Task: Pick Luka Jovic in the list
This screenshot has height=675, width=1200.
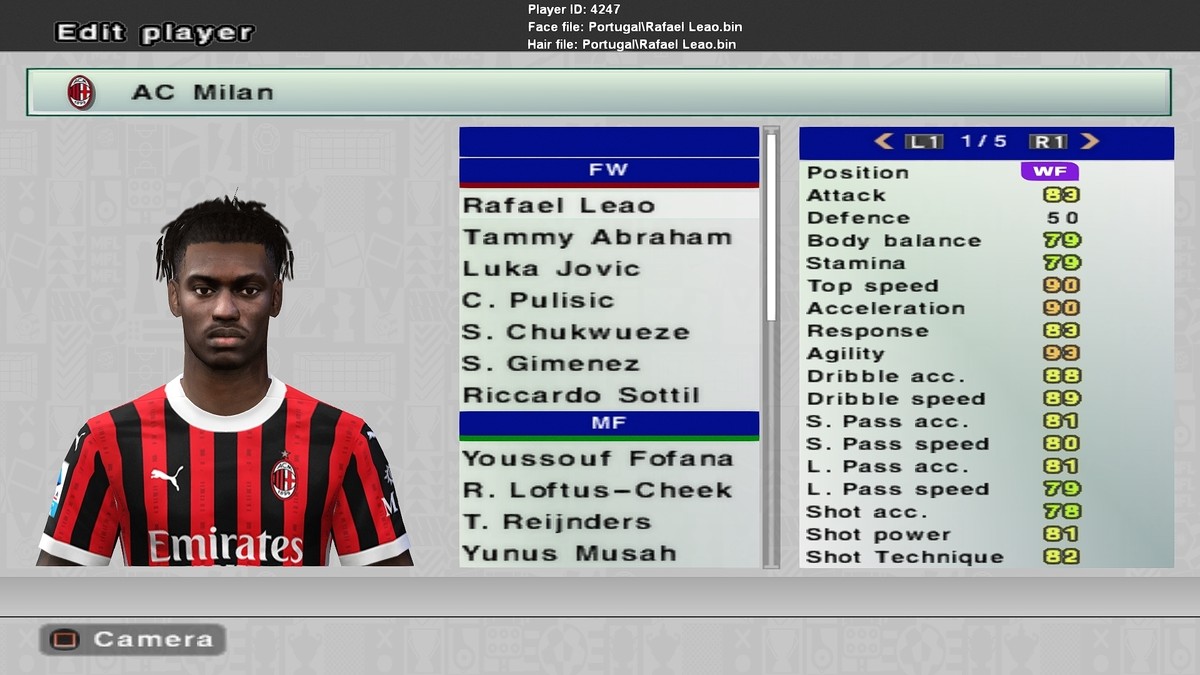Action: pyautogui.click(x=550, y=269)
